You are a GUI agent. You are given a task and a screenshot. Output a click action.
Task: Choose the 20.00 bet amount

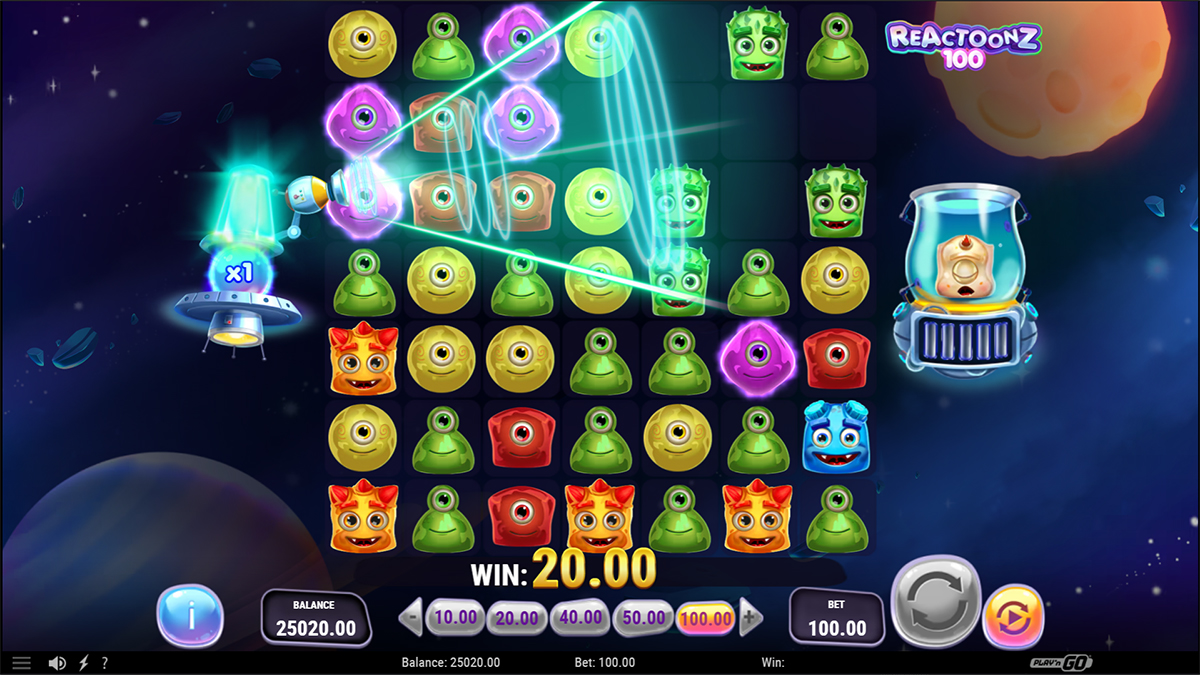(x=517, y=618)
